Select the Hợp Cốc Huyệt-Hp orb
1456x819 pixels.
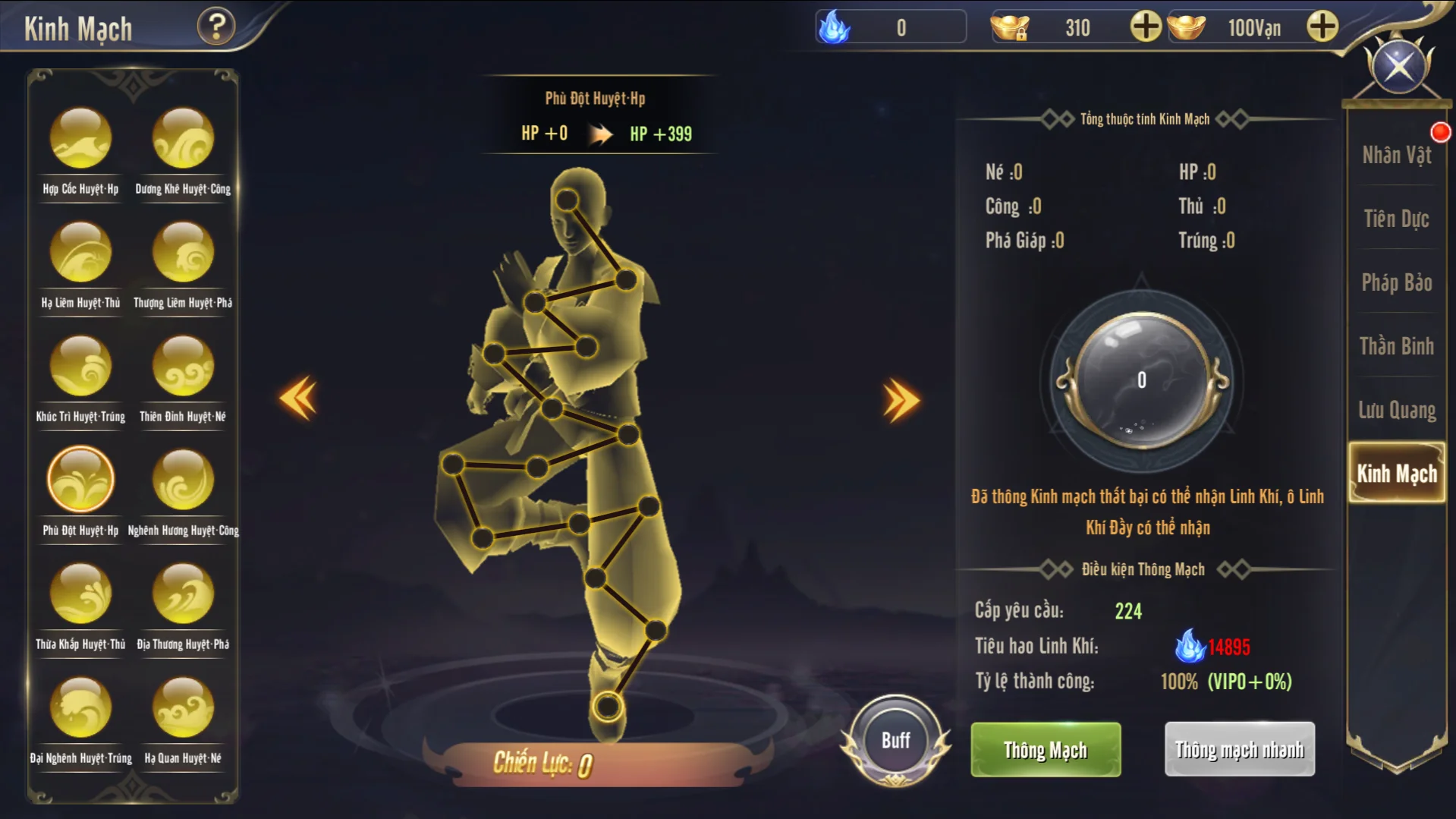point(80,139)
